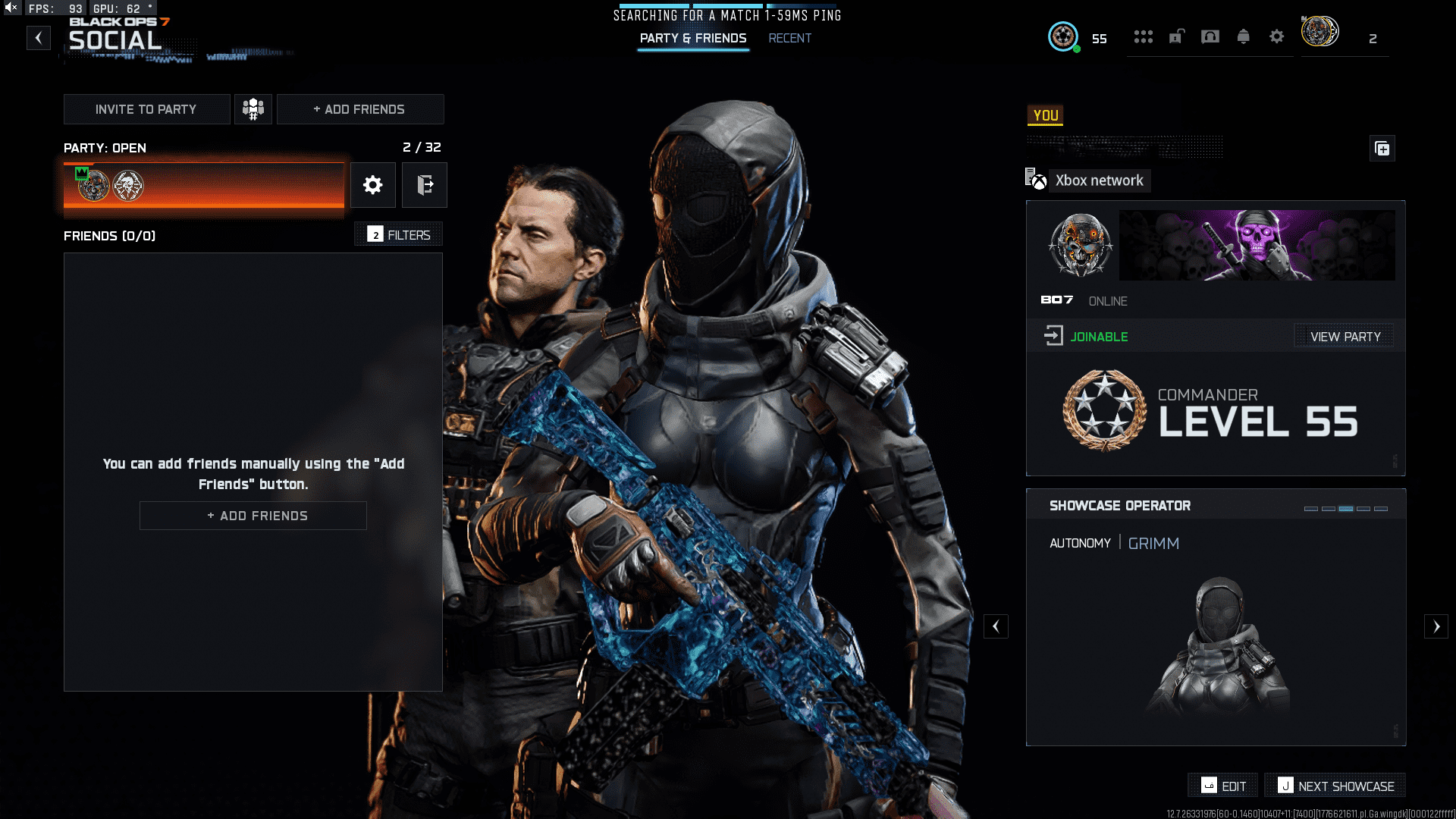Open the settings gear in the top bar
The width and height of the screenshot is (1456, 819).
(1277, 36)
